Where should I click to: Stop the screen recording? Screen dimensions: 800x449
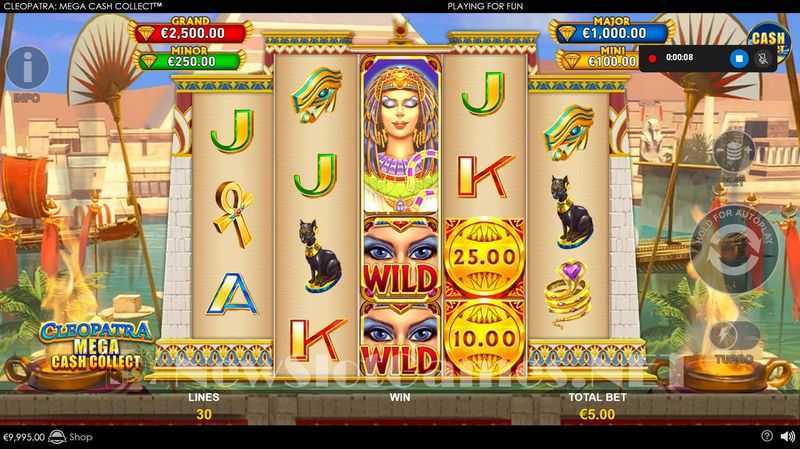click(740, 58)
